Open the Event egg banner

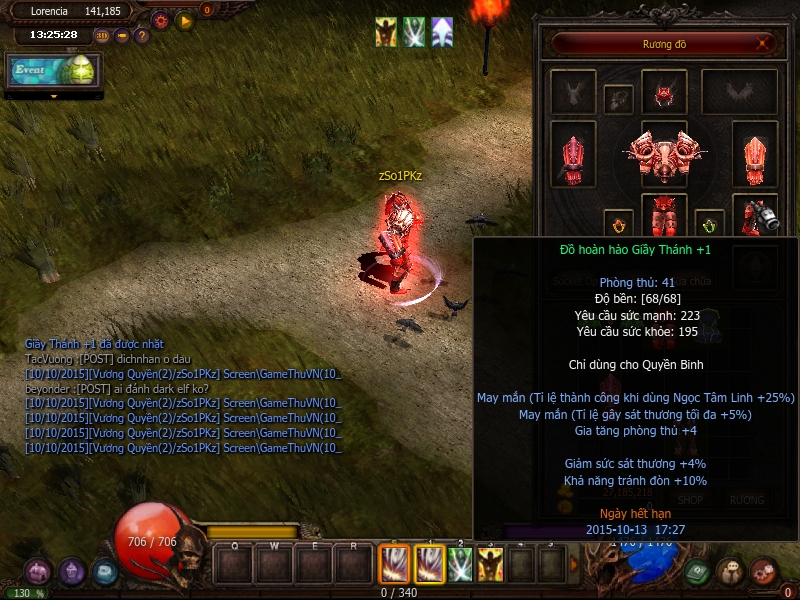[x=54, y=70]
